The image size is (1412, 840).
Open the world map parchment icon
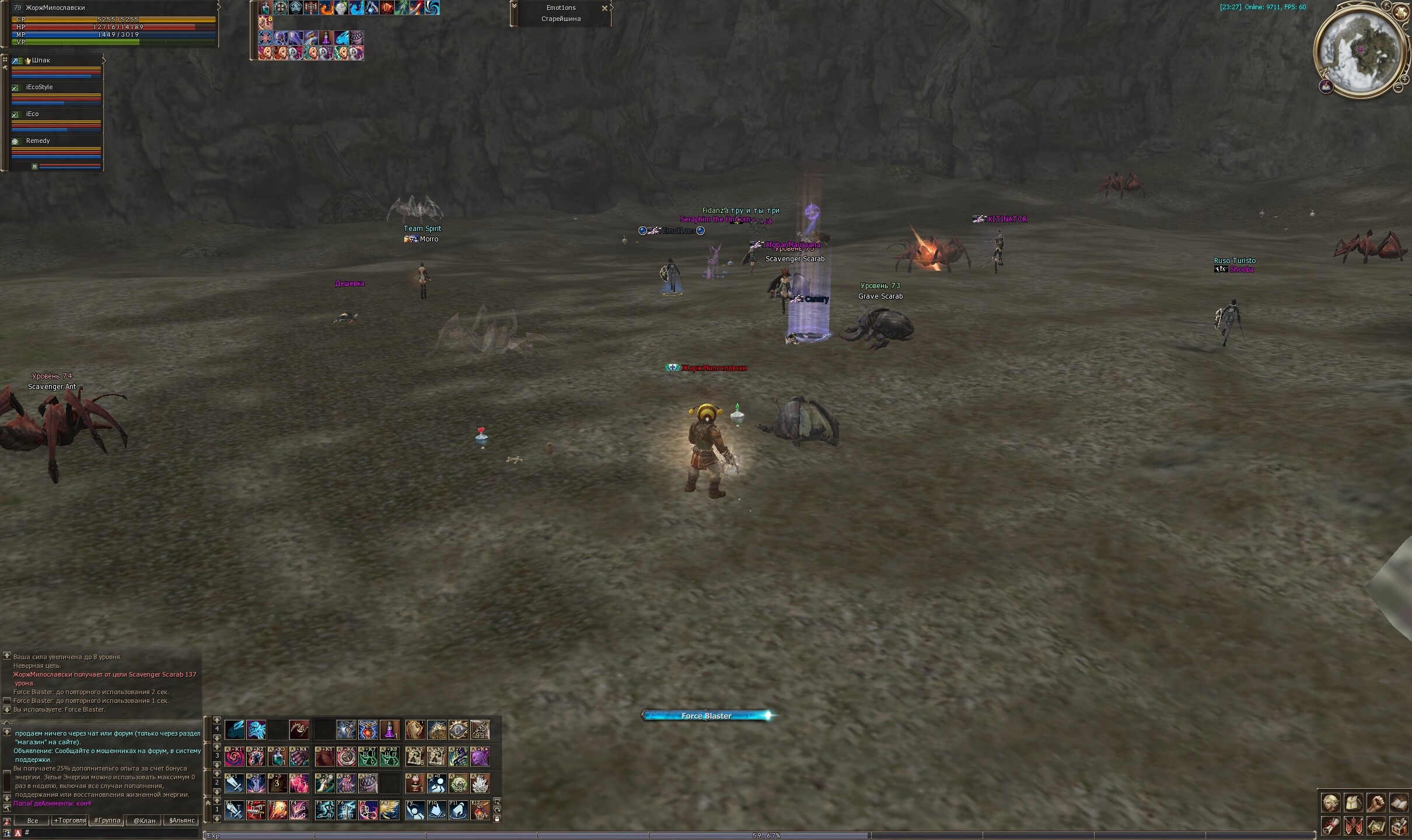pos(1376,826)
